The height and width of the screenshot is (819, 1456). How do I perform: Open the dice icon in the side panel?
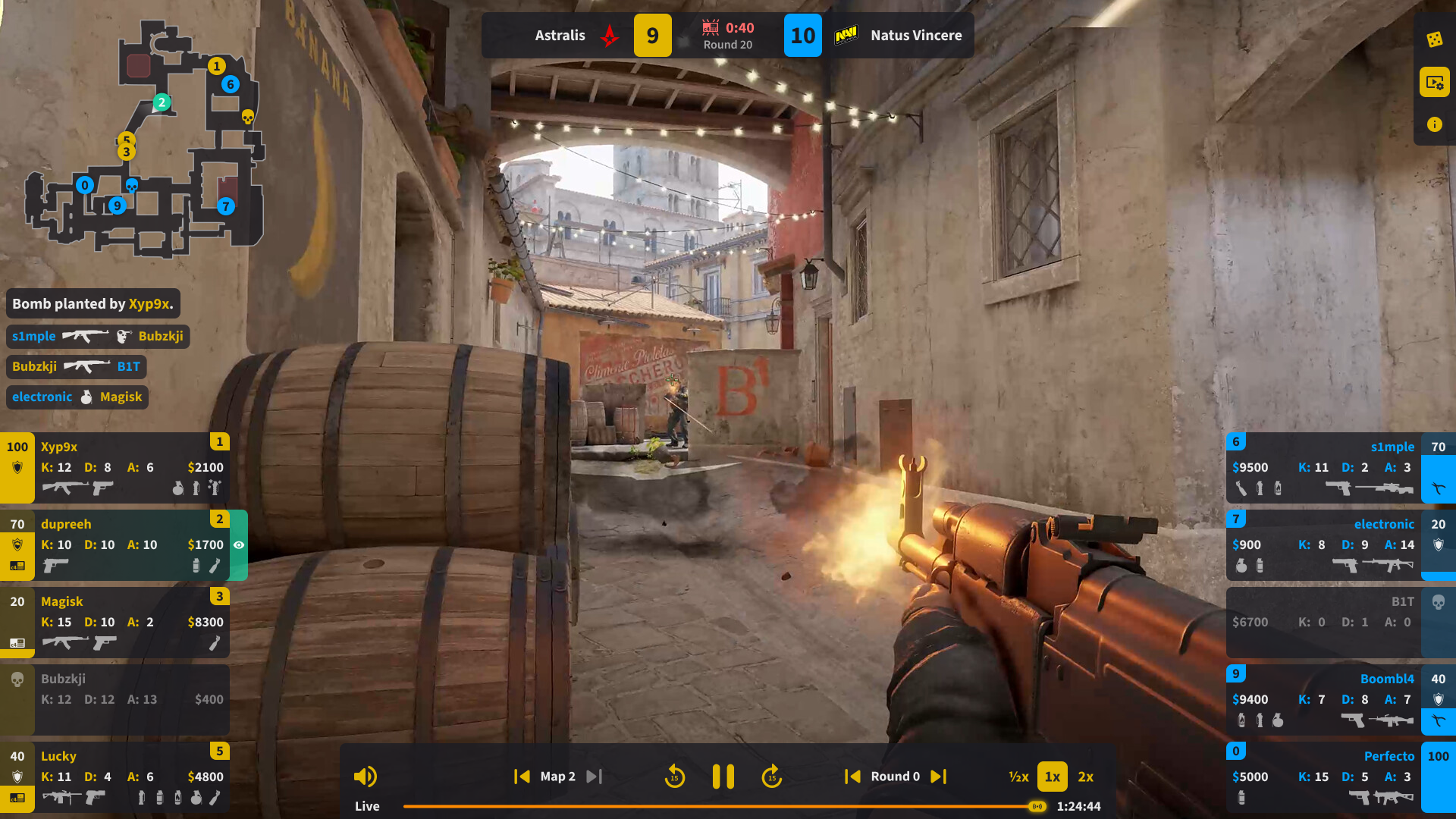click(x=1434, y=39)
